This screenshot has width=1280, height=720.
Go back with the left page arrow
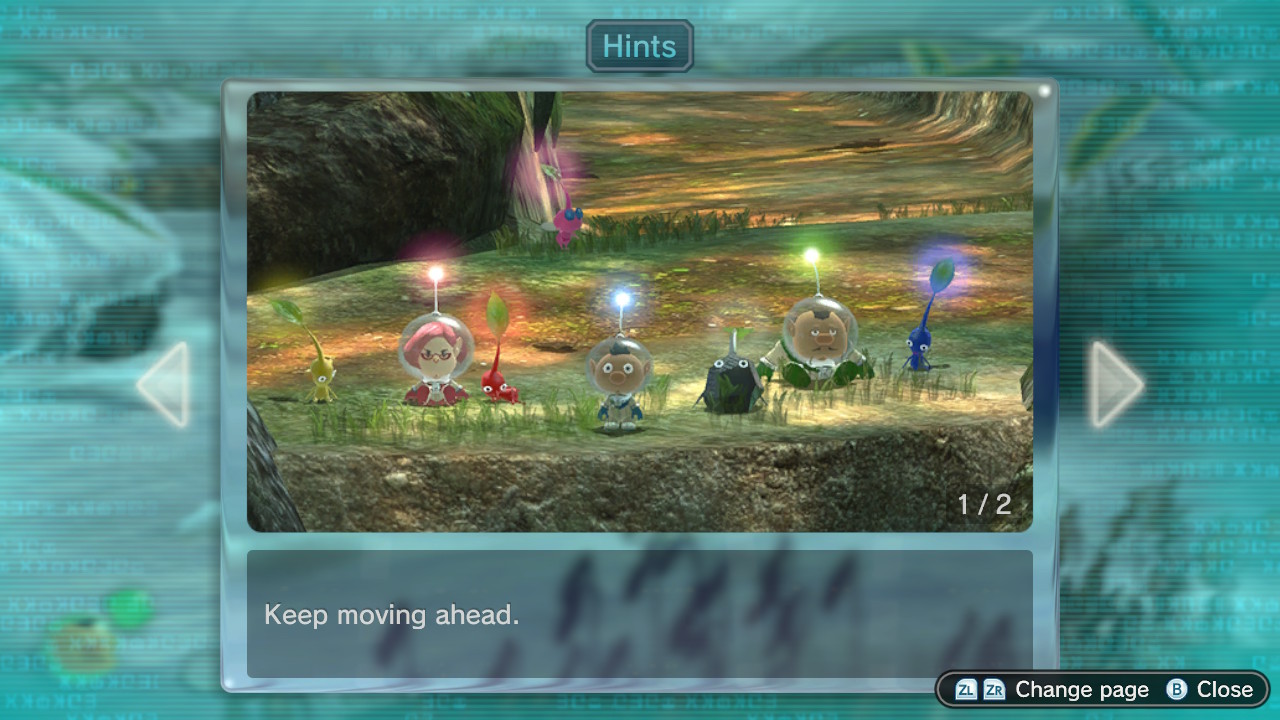[164, 385]
